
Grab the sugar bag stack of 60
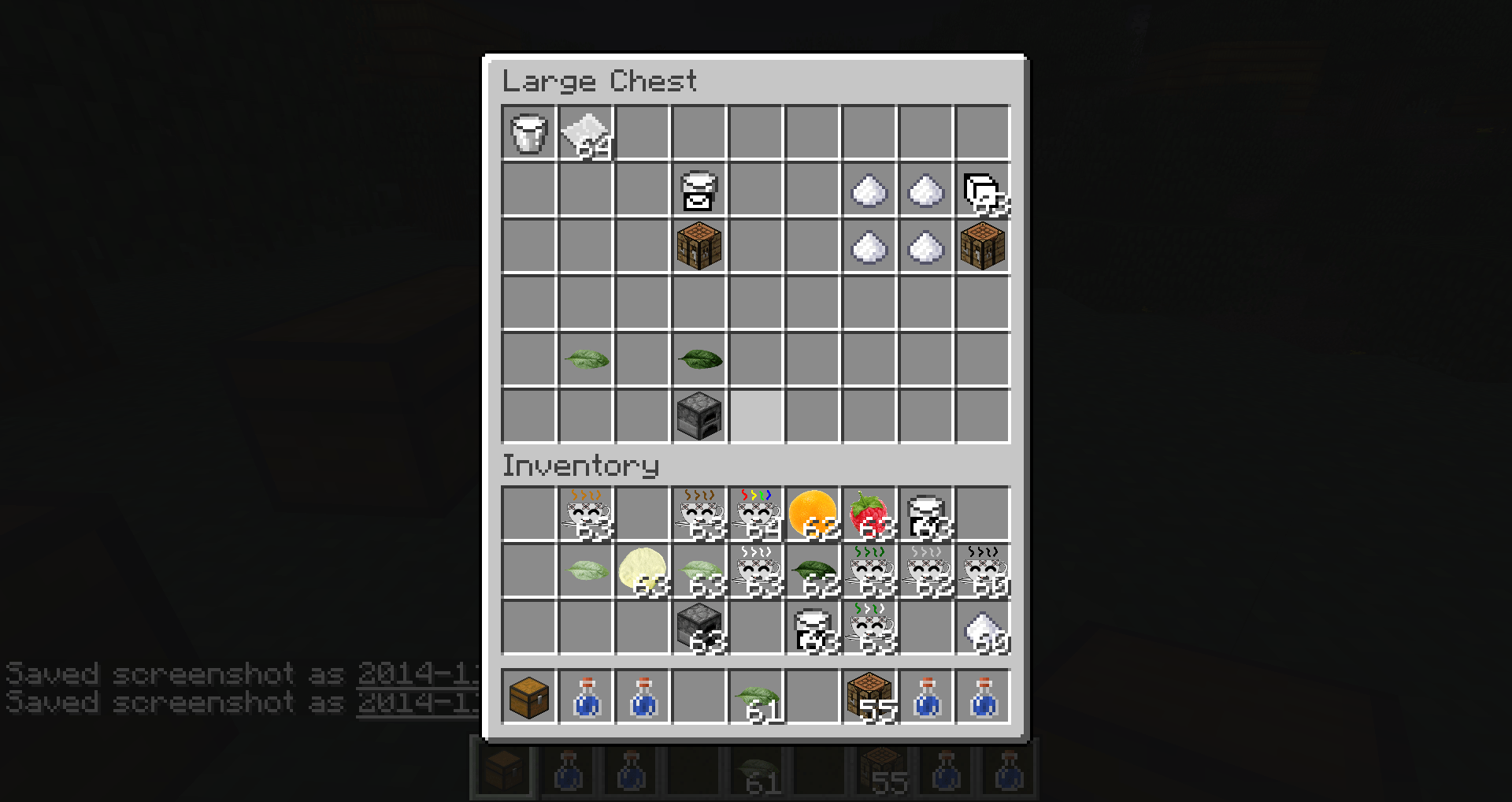click(983, 630)
